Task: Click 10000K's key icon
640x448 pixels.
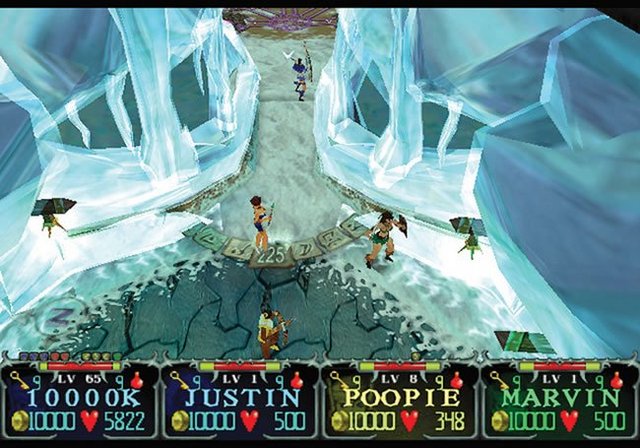Action: coord(19,381)
